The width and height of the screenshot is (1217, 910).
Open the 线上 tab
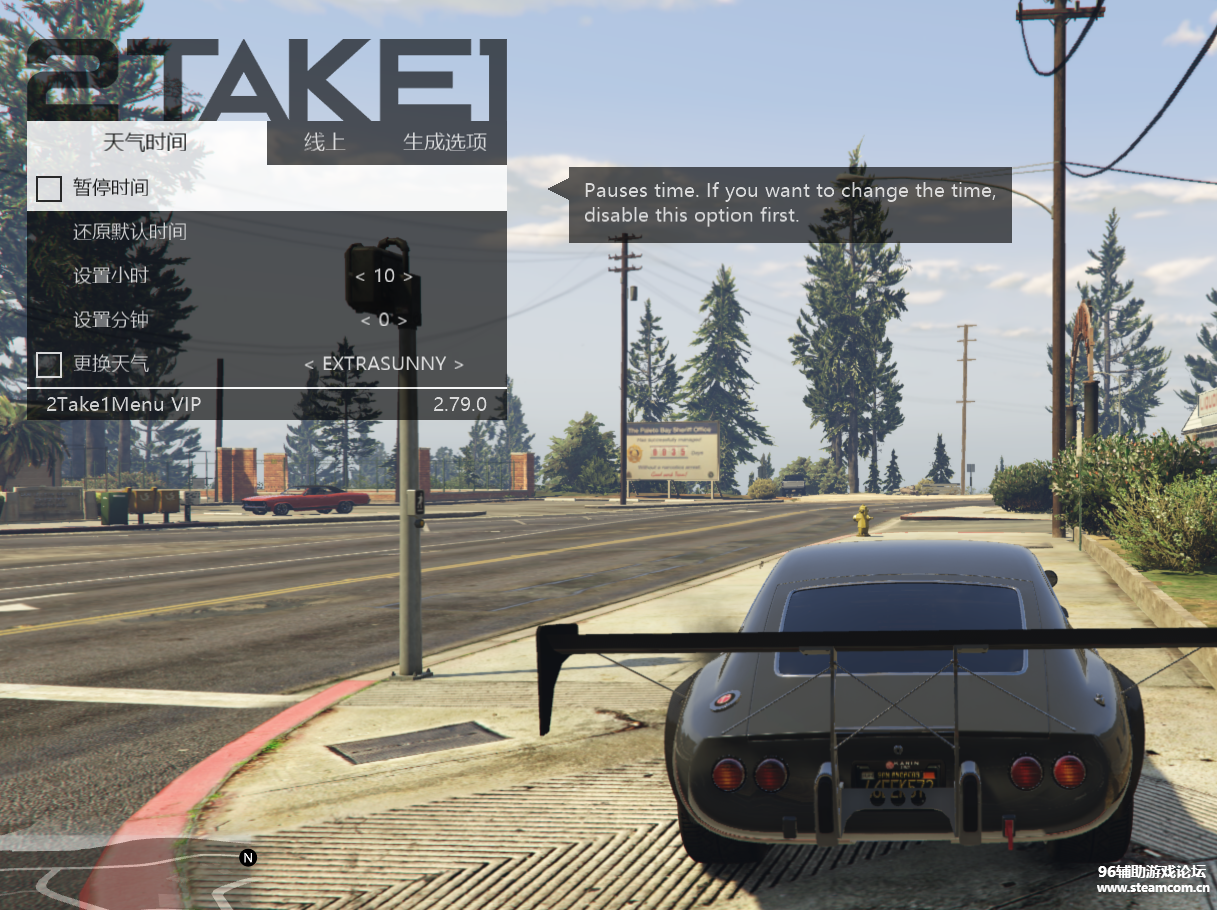tap(324, 142)
